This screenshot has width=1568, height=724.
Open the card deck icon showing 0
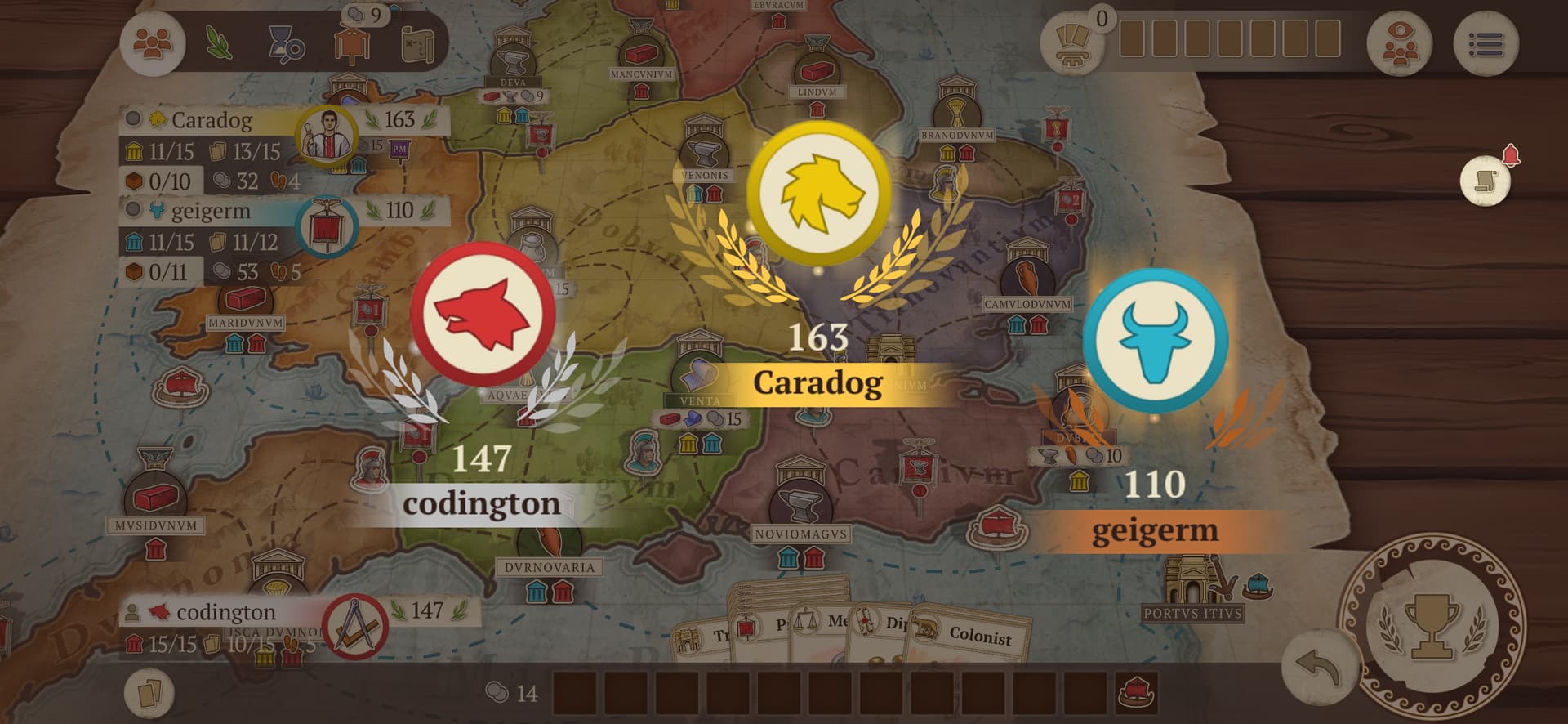coord(1073,42)
